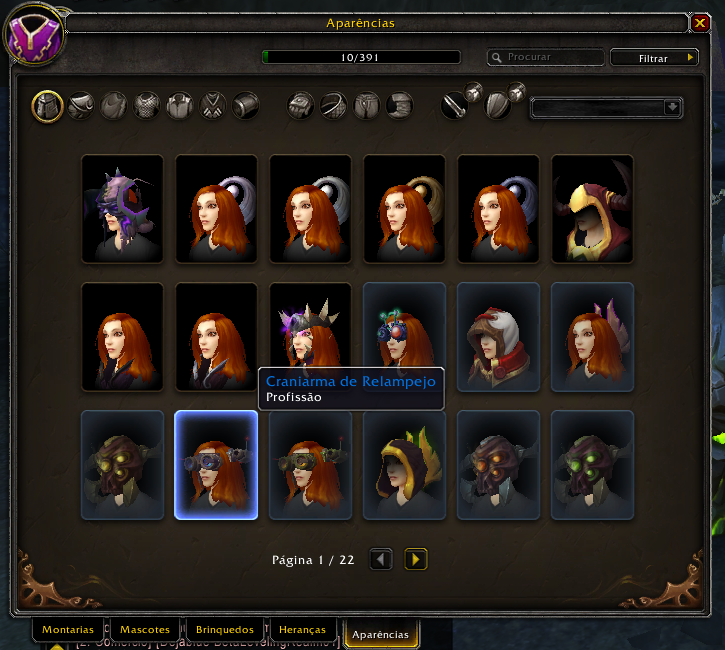The width and height of the screenshot is (725, 650).
Task: Open the Filtrar filter menu
Action: (x=654, y=58)
